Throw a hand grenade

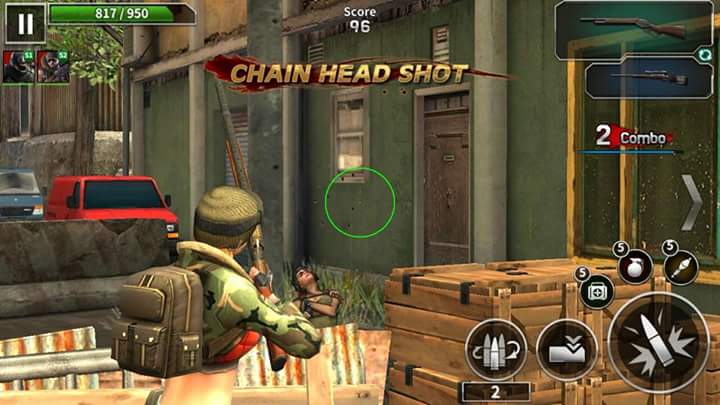[635, 266]
